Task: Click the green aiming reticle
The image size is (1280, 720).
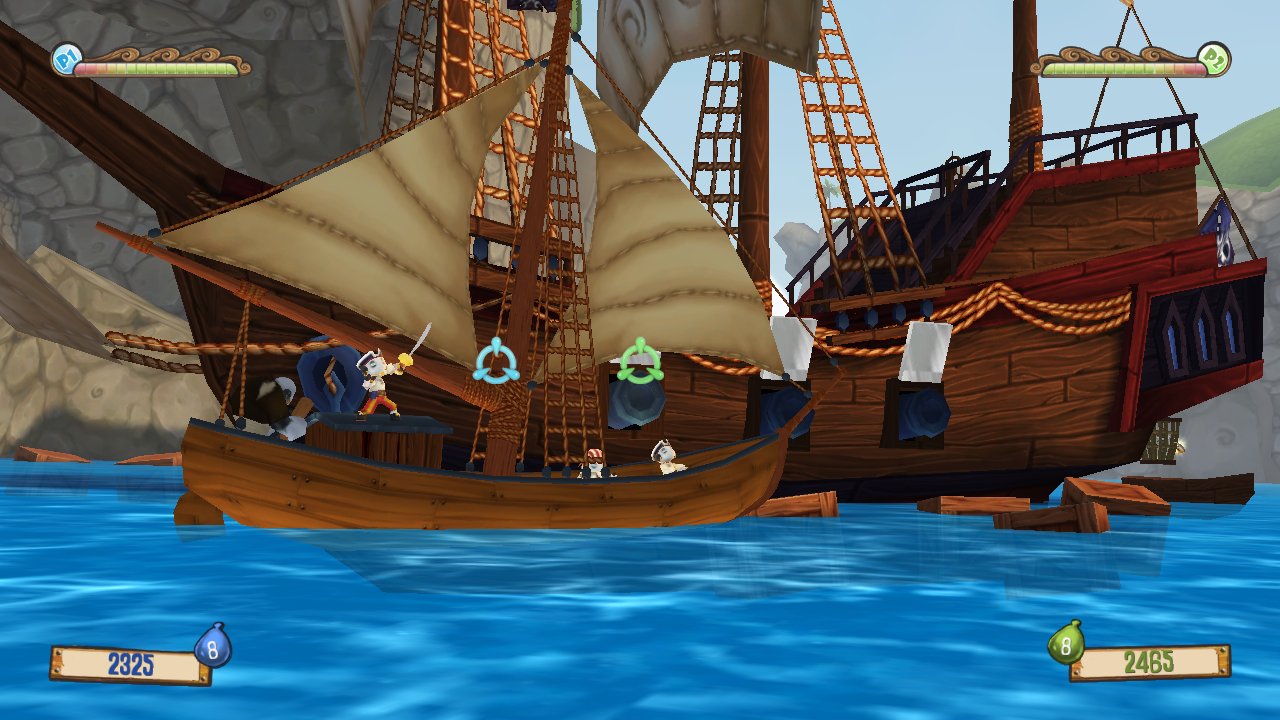Action: [640, 361]
